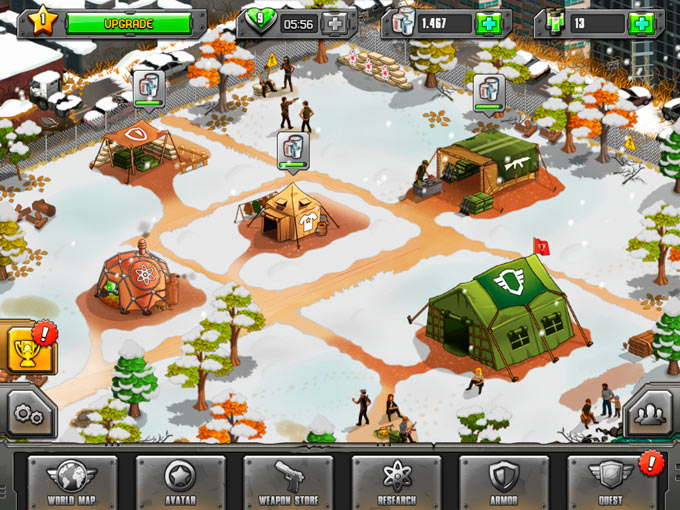Buy more supplies with the plus beside 1.467

489,24
